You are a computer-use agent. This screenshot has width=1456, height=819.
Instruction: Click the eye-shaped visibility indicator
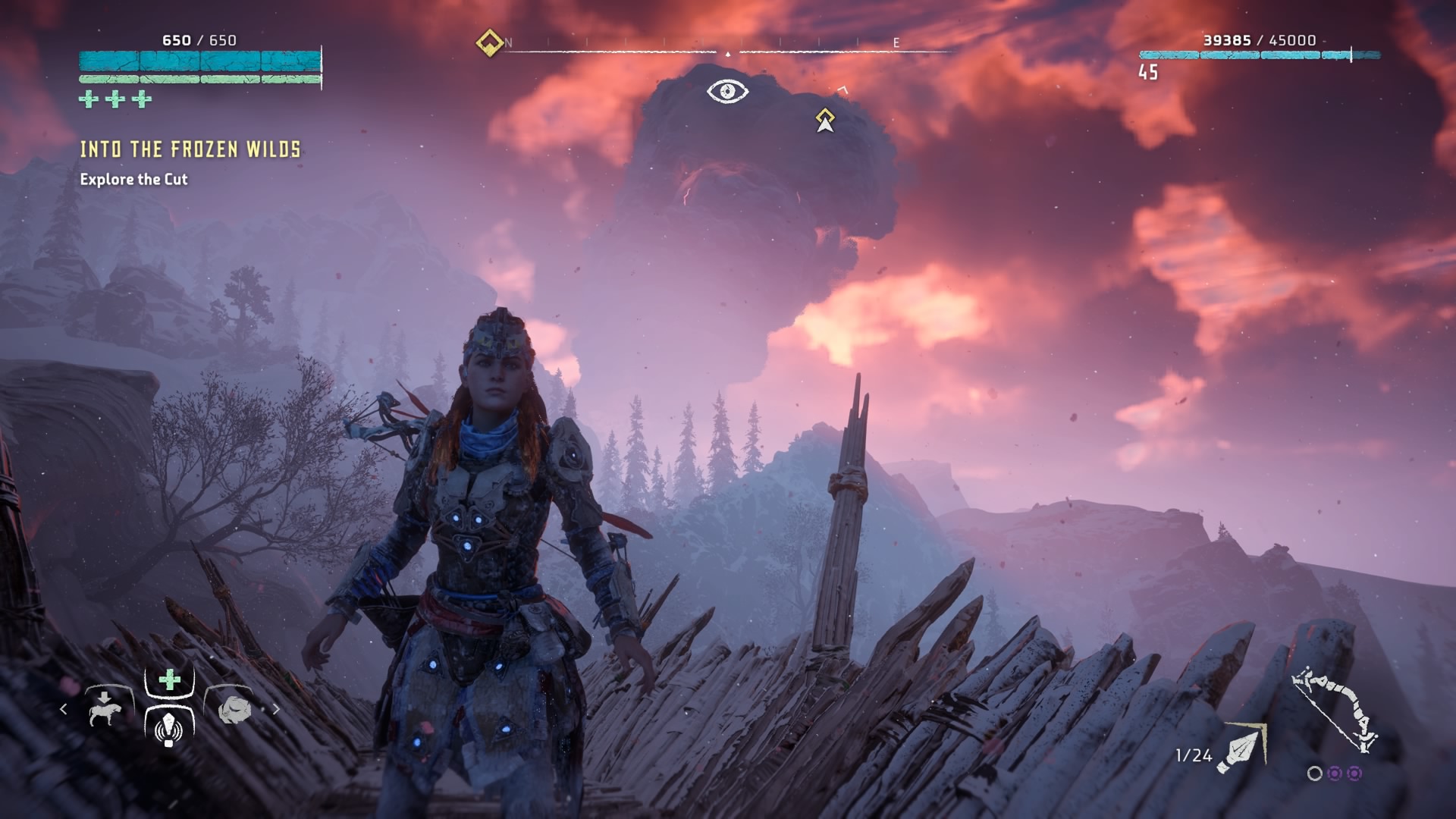727,92
